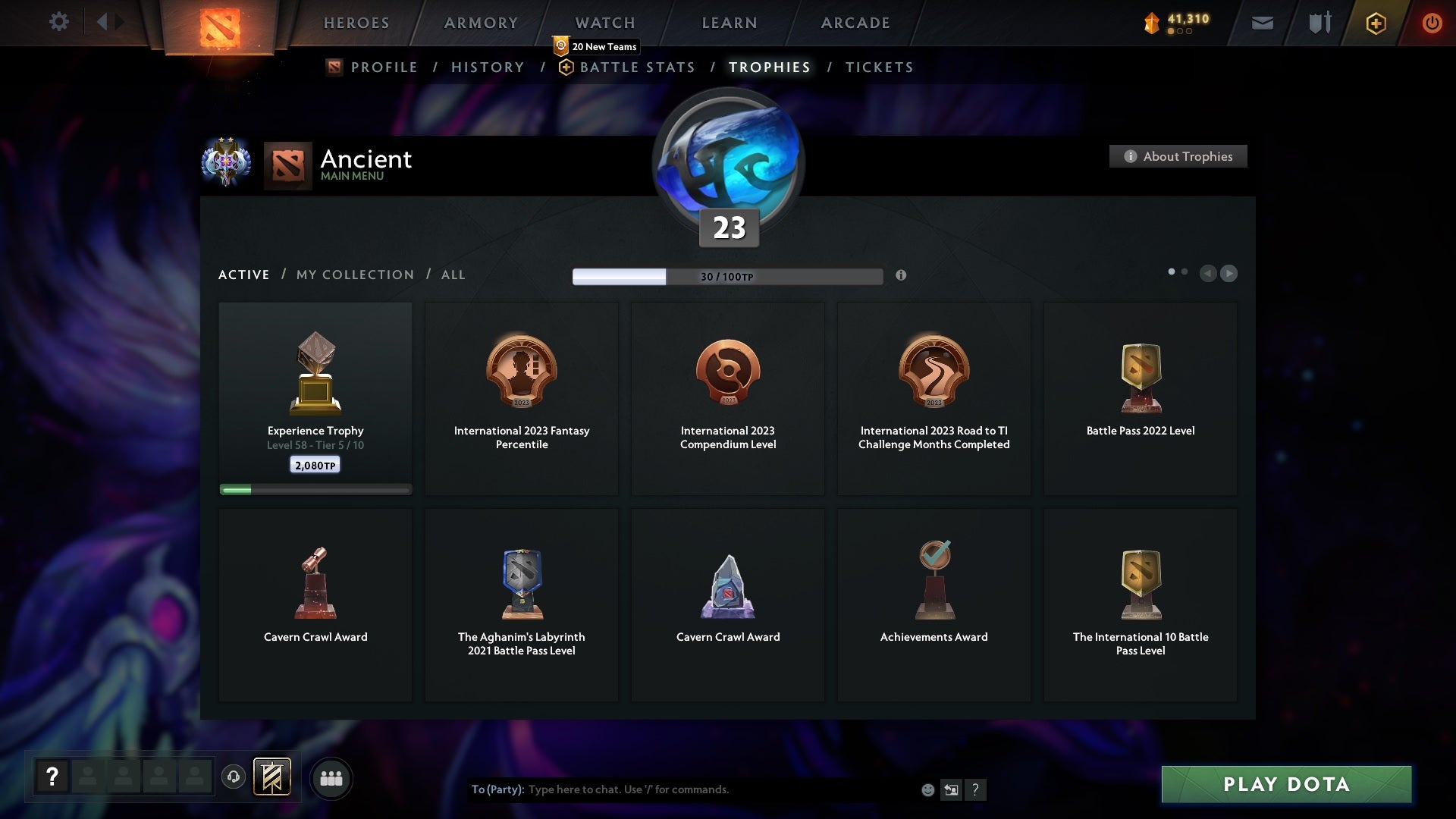The height and width of the screenshot is (819, 1456).
Task: Switch to the ALL trophies filter
Action: click(x=453, y=275)
